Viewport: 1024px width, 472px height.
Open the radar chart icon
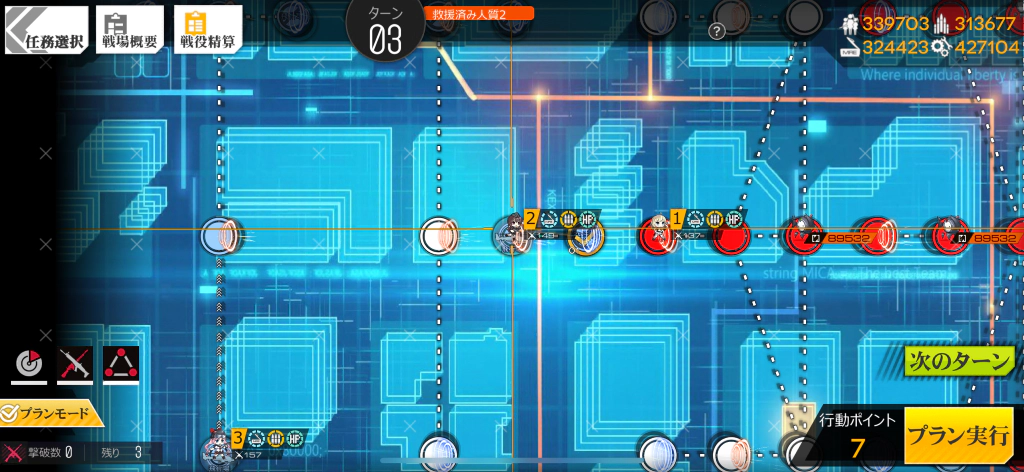(x=29, y=366)
